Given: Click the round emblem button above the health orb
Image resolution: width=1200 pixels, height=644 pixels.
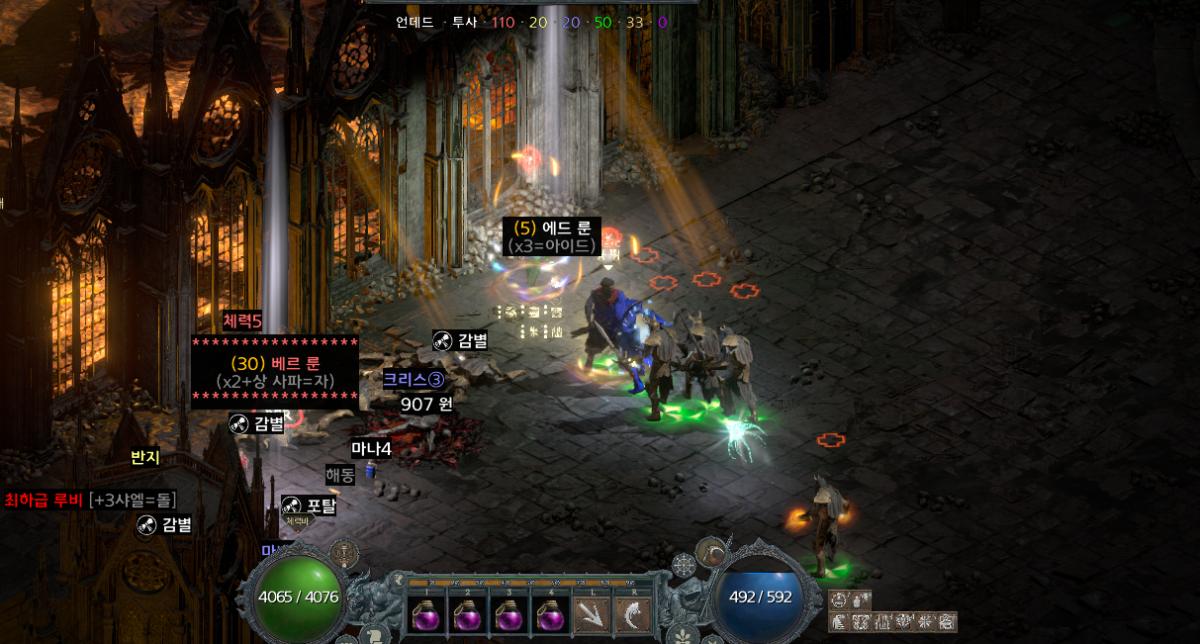Looking at the screenshot, I should pyautogui.click(x=345, y=553).
